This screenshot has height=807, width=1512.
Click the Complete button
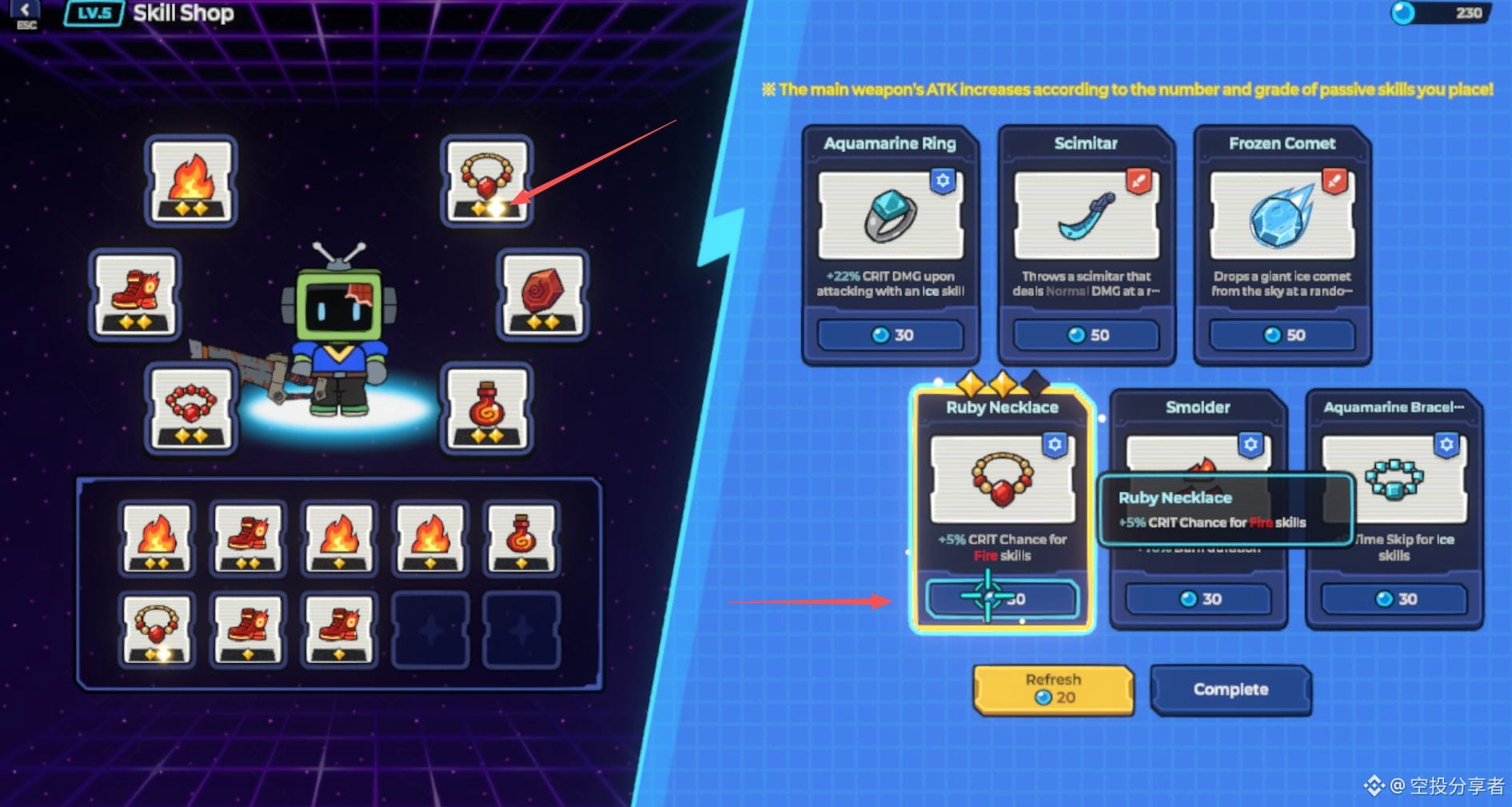click(x=1231, y=689)
